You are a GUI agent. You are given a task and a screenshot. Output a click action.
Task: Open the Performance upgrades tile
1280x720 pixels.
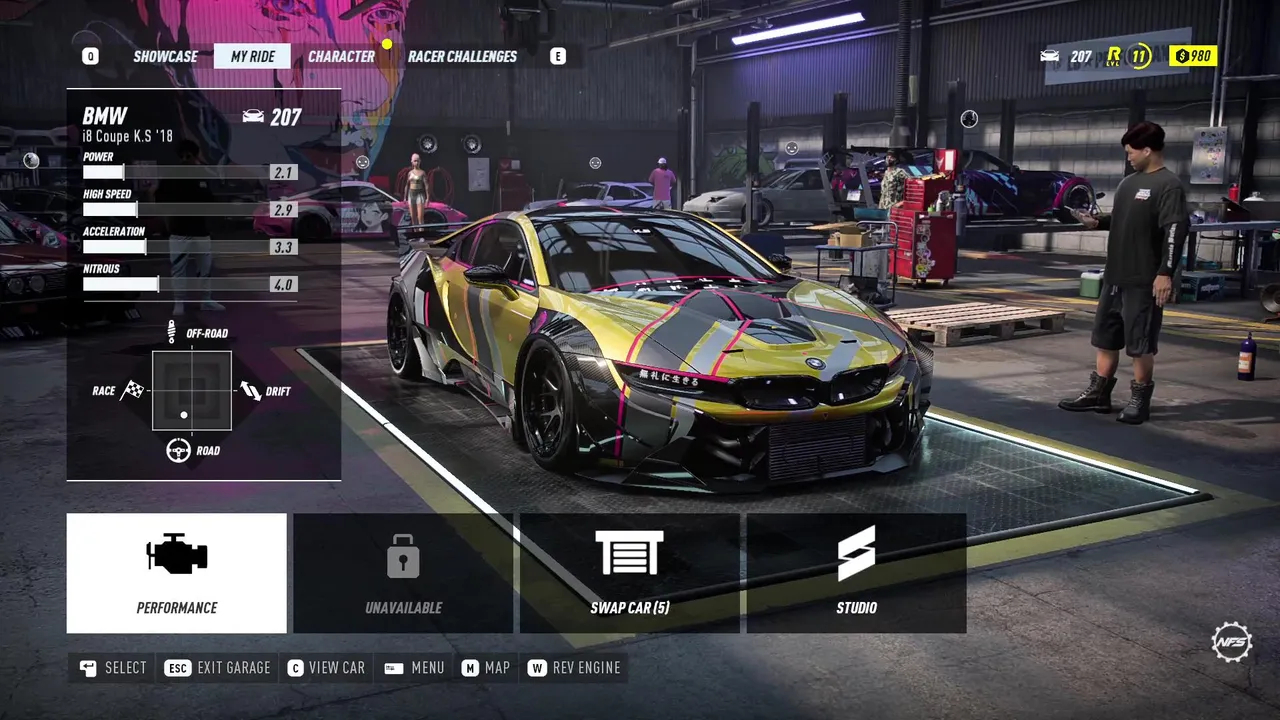click(x=177, y=573)
